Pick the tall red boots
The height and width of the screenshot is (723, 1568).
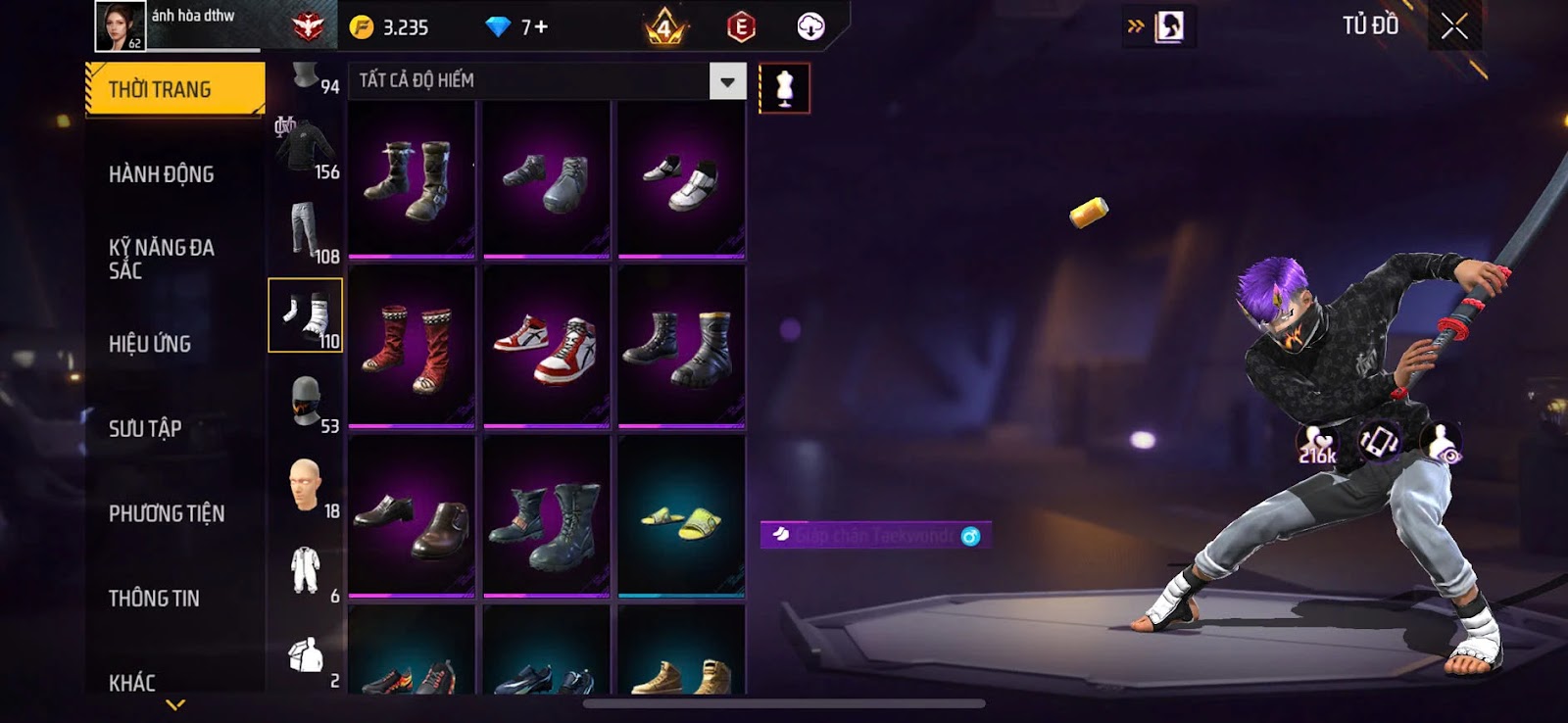pos(412,347)
